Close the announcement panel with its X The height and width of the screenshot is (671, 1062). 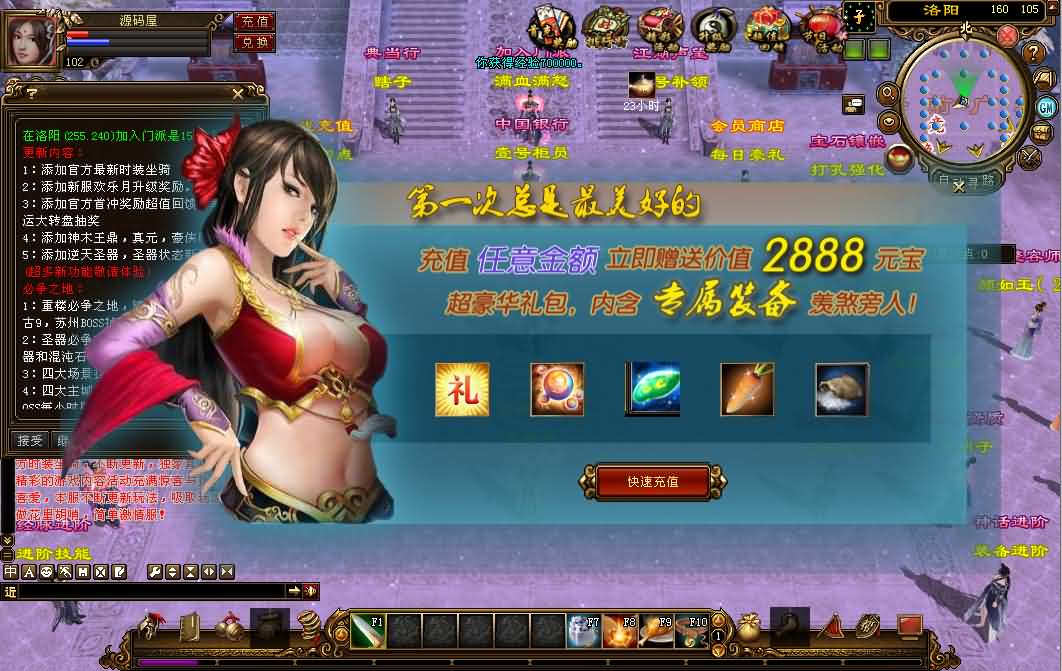click(237, 93)
